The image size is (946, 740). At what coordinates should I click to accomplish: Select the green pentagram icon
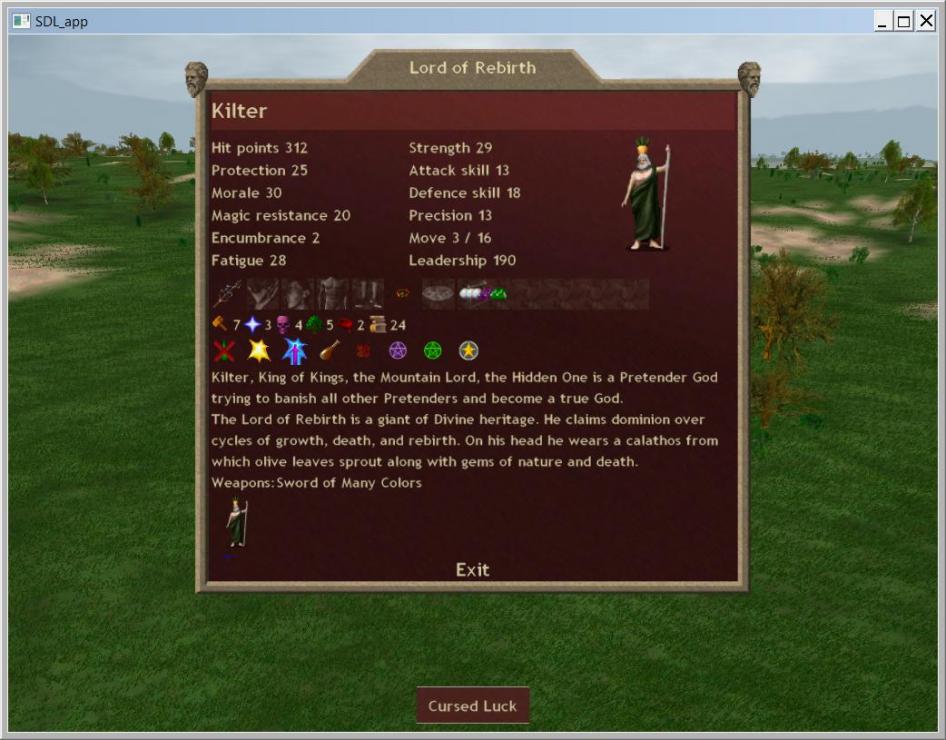pyautogui.click(x=432, y=351)
